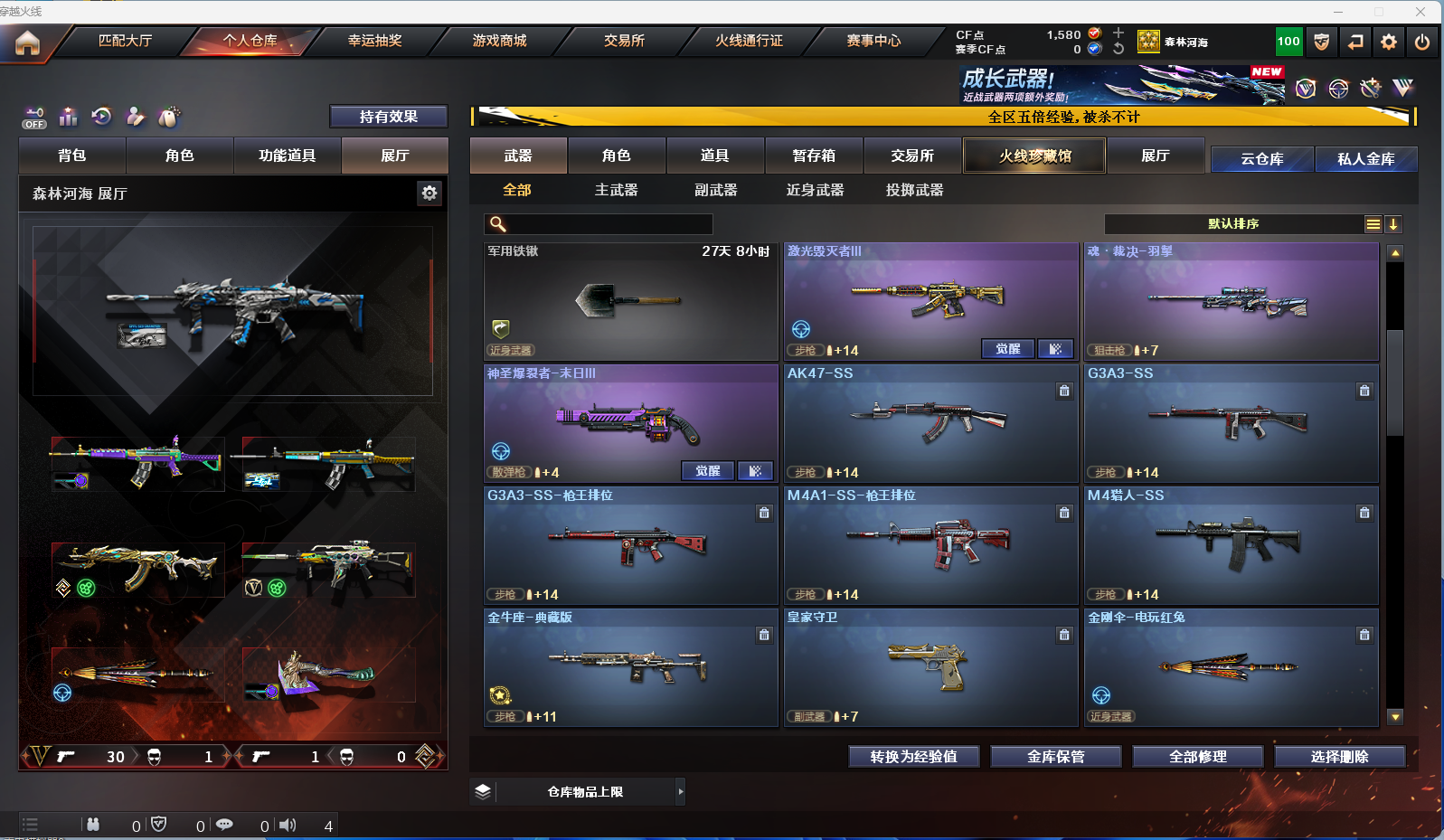Switch to 功能道具 tab

[287, 156]
